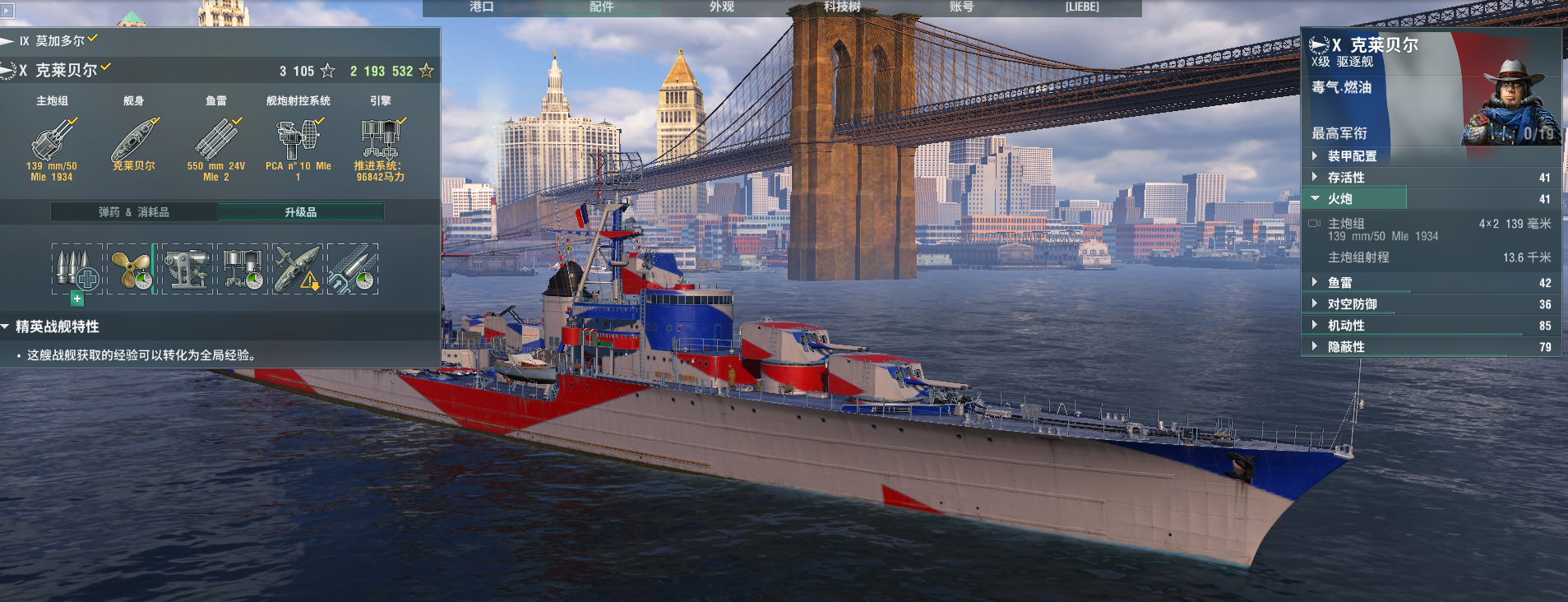This screenshot has width=1568, height=602.
Task: Expand the 鱼雷 torpedo stats
Action: click(x=1340, y=283)
